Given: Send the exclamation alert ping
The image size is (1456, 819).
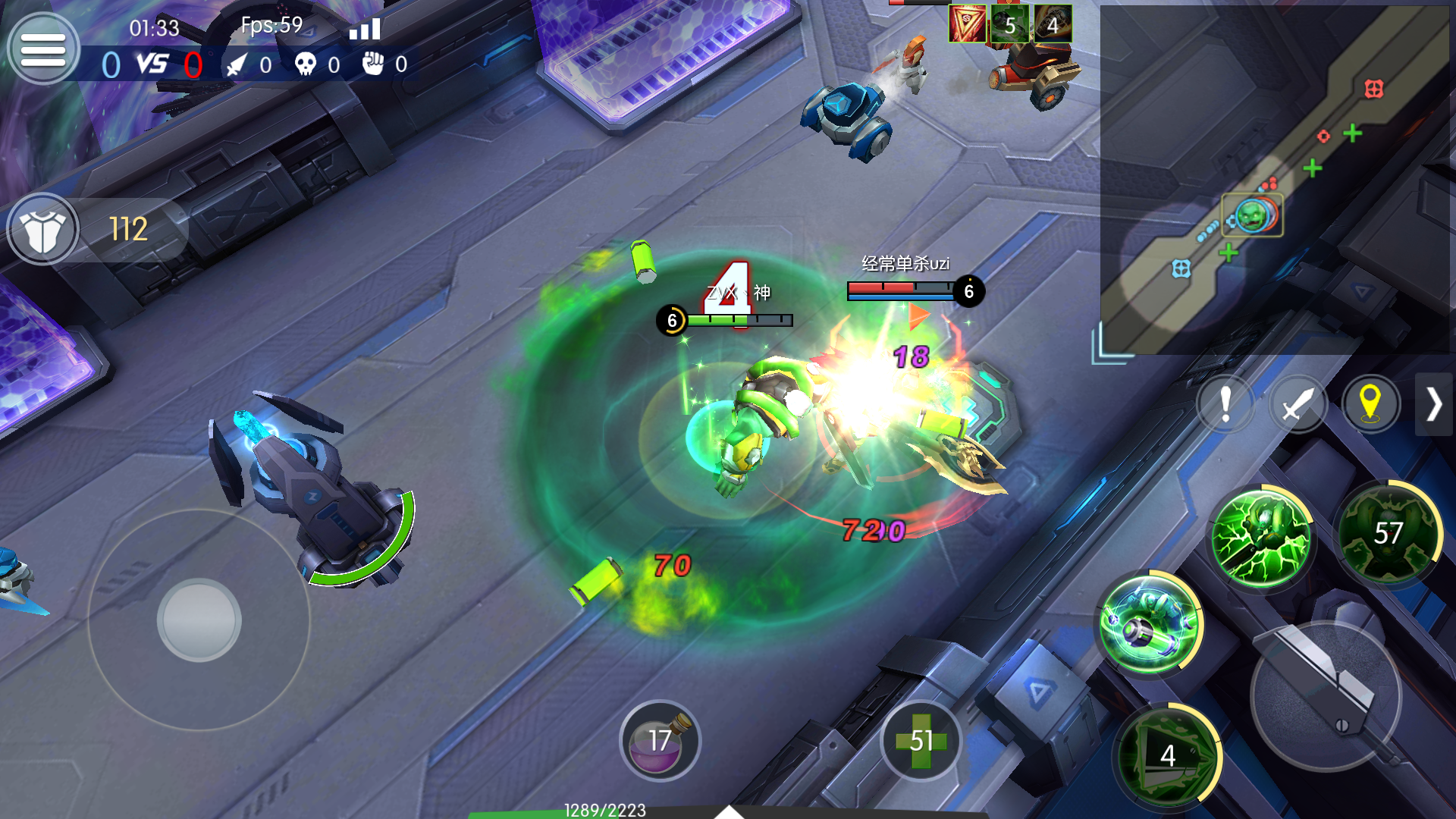Looking at the screenshot, I should (1225, 403).
